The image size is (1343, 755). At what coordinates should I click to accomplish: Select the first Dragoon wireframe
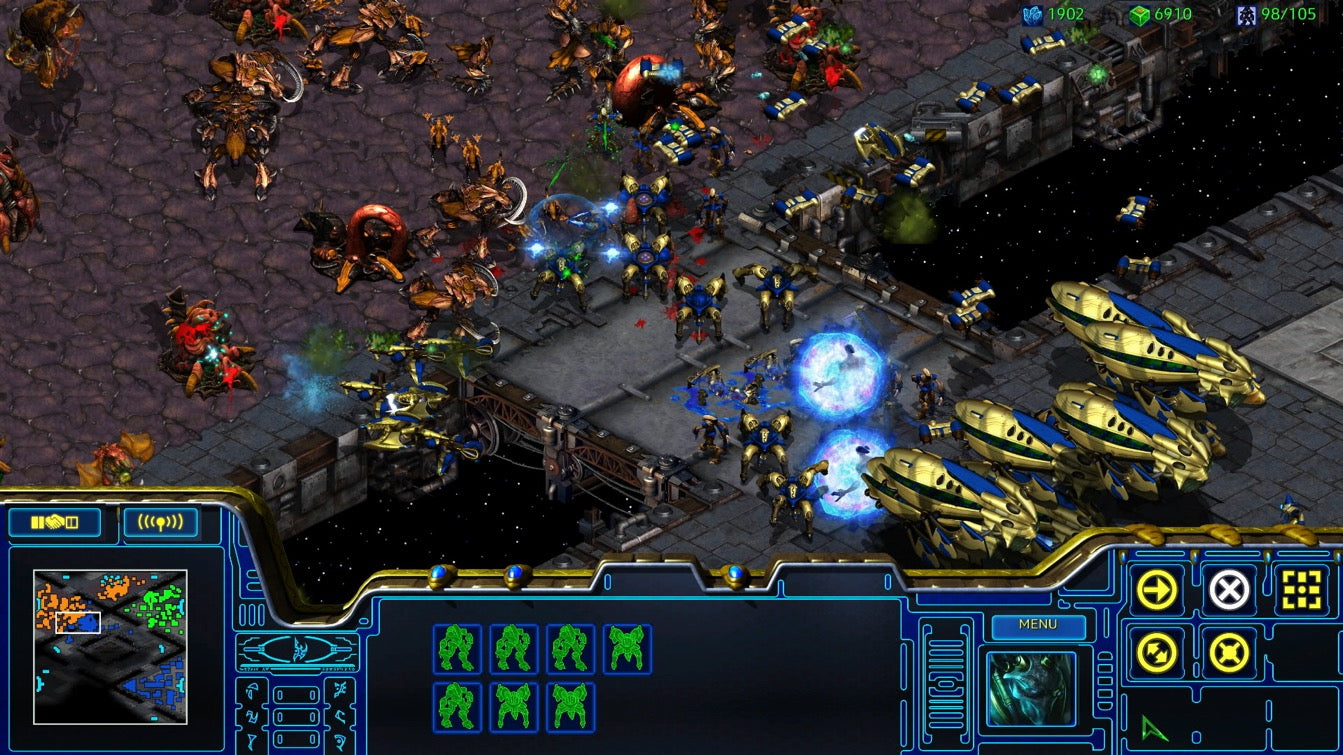pyautogui.click(x=456, y=648)
